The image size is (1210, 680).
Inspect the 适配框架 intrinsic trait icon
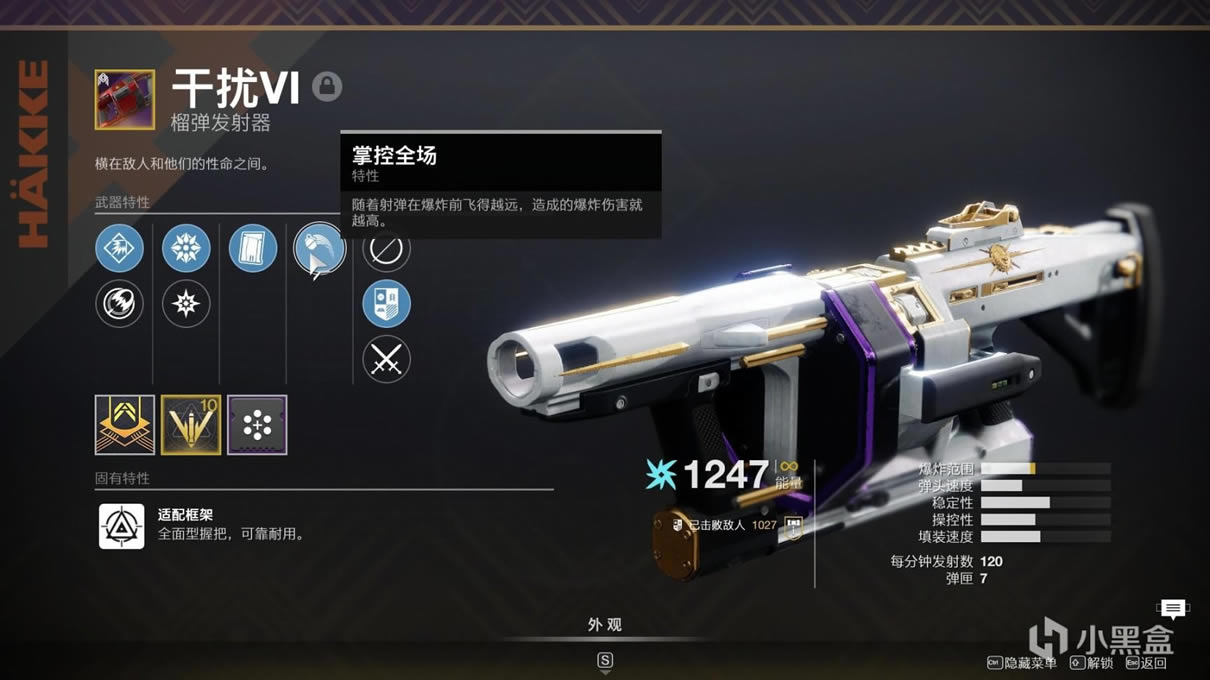[122, 526]
